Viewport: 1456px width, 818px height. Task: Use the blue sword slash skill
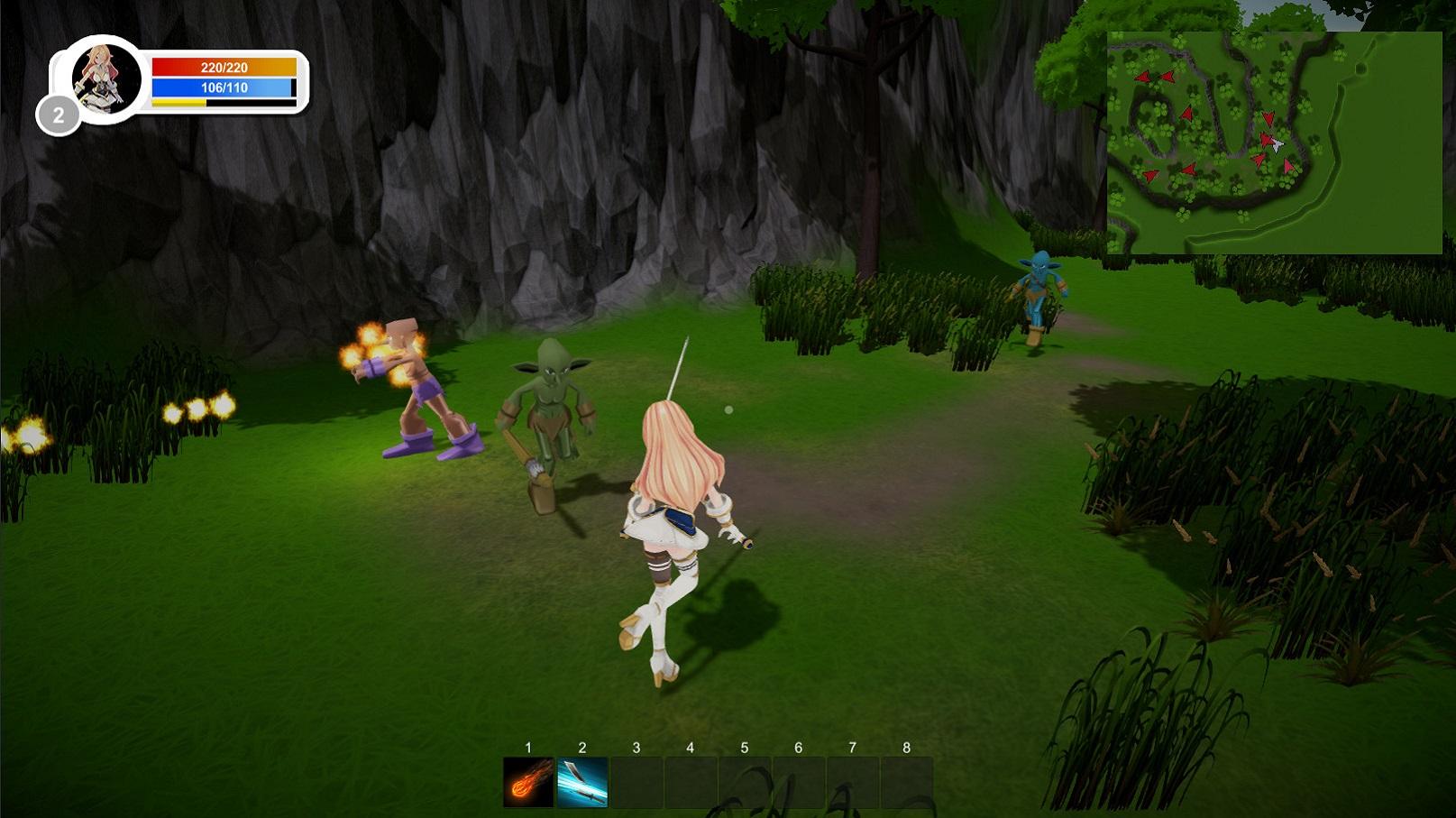582,782
